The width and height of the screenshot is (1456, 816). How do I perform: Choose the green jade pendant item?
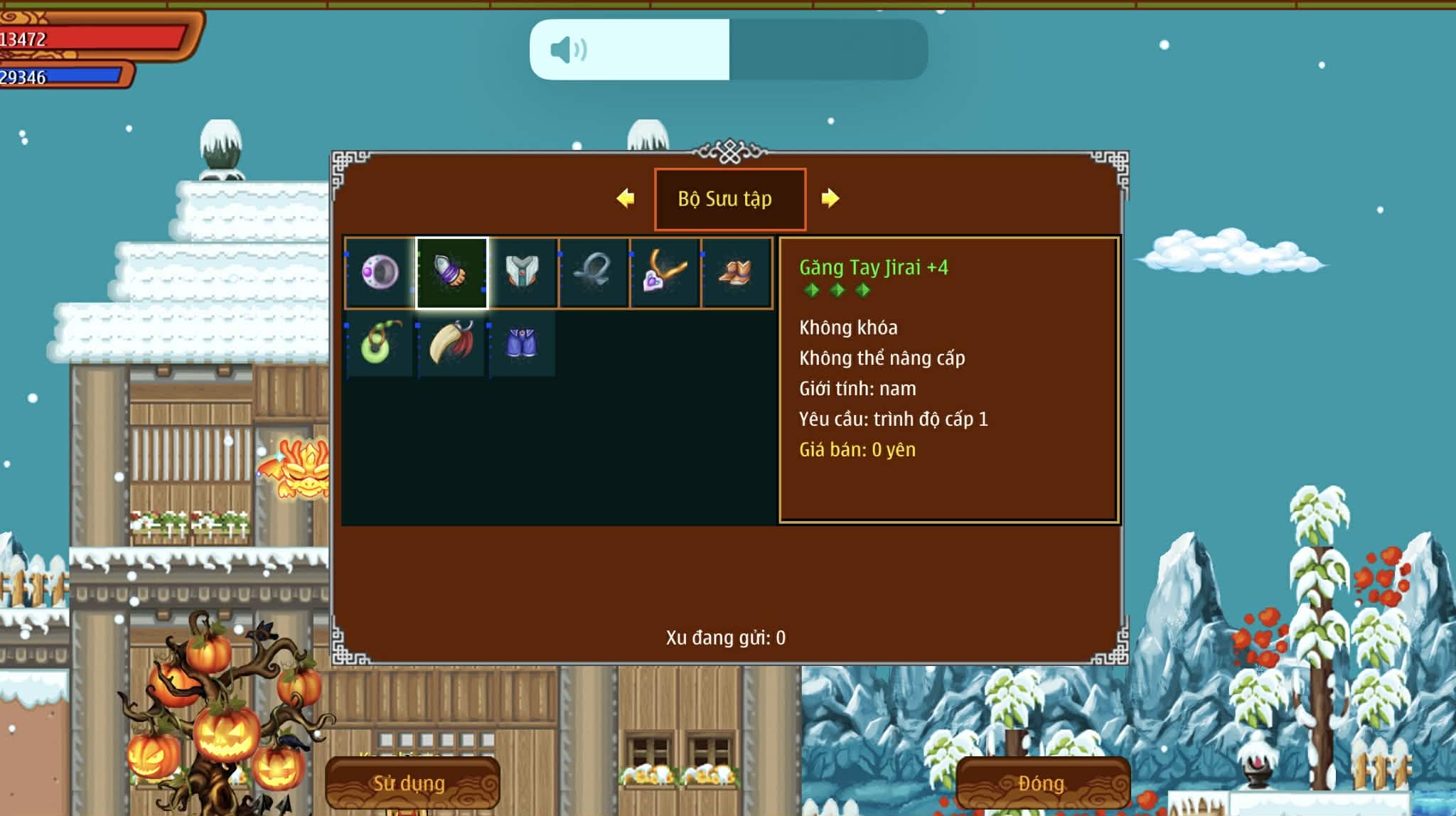[x=379, y=343]
